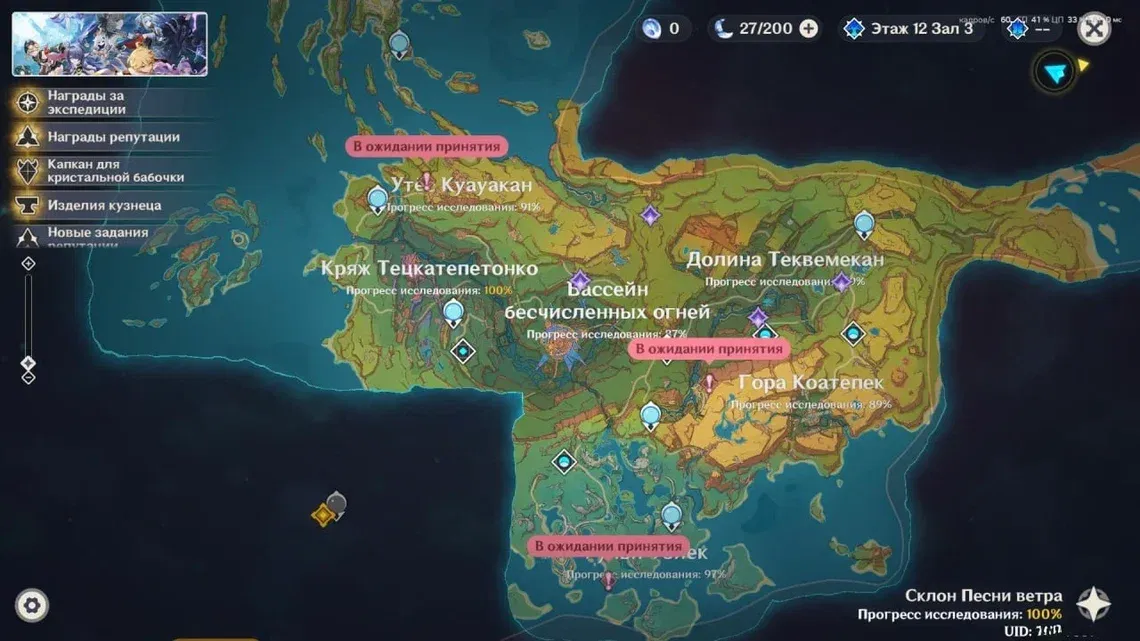Viewport: 1140px width, 641px height.
Task: Add resin with the plus button
Action: [809, 29]
